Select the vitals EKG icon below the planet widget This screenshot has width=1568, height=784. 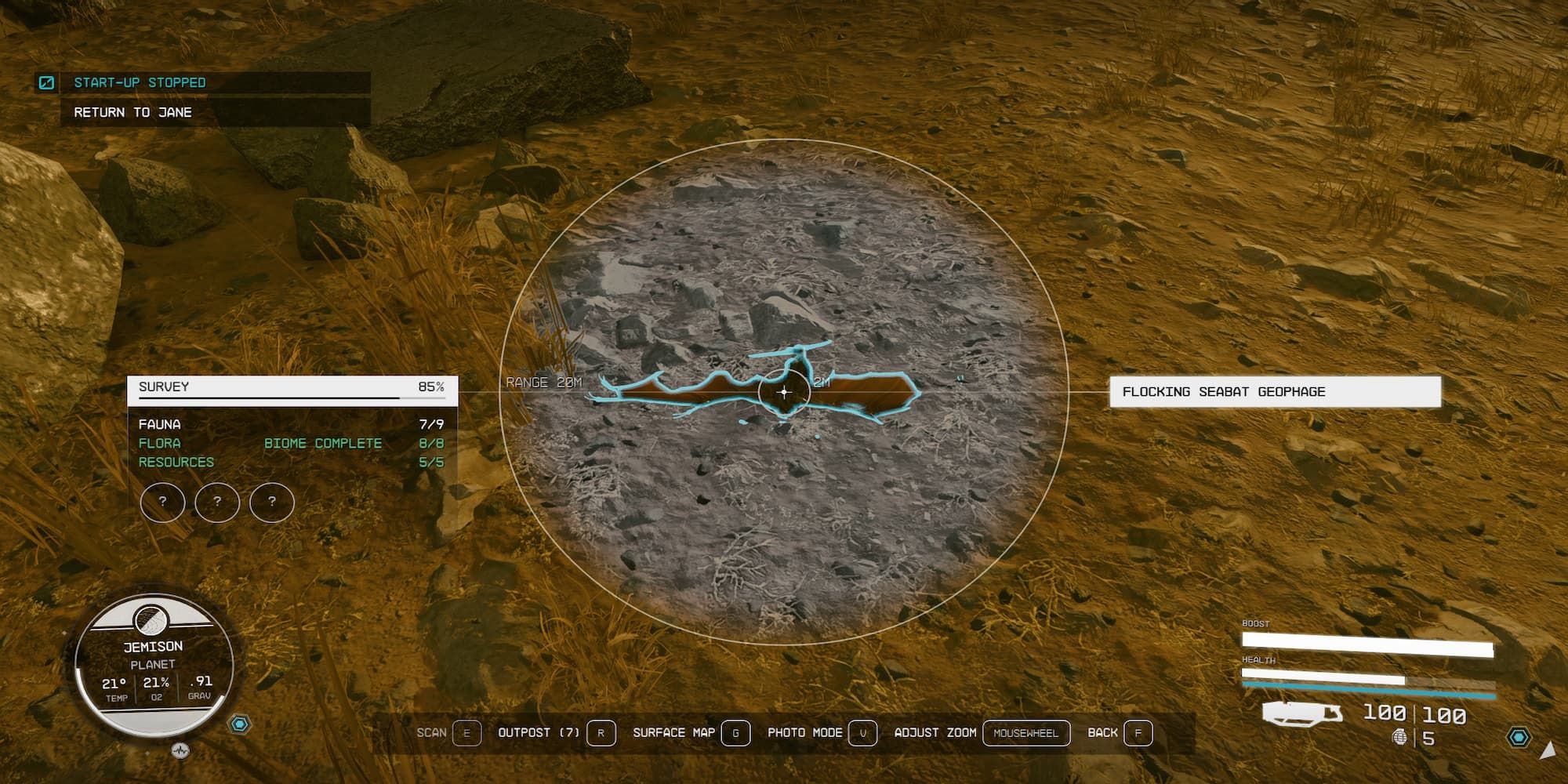click(x=180, y=751)
